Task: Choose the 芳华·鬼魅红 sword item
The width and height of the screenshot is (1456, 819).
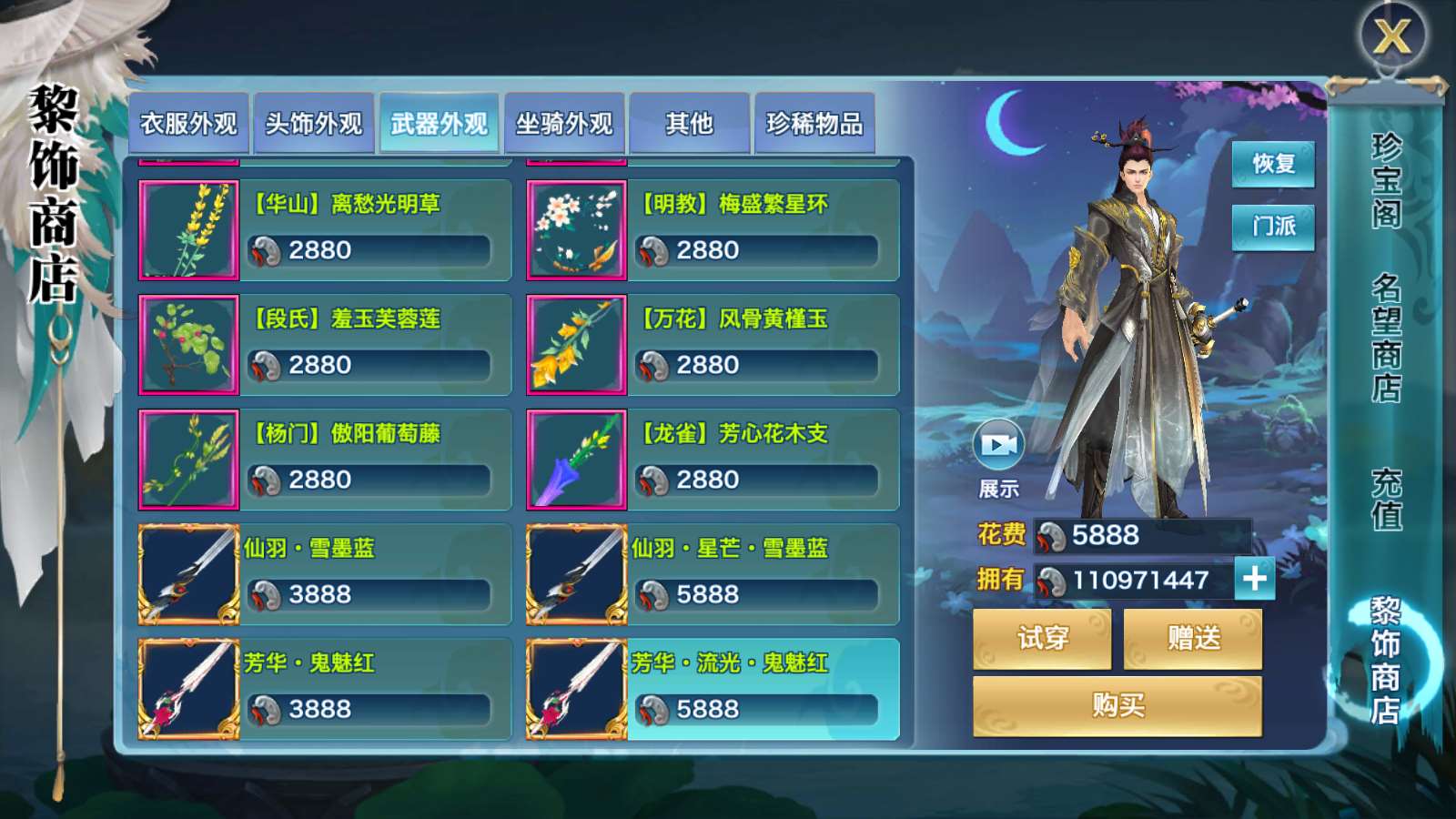Action: 325,688
